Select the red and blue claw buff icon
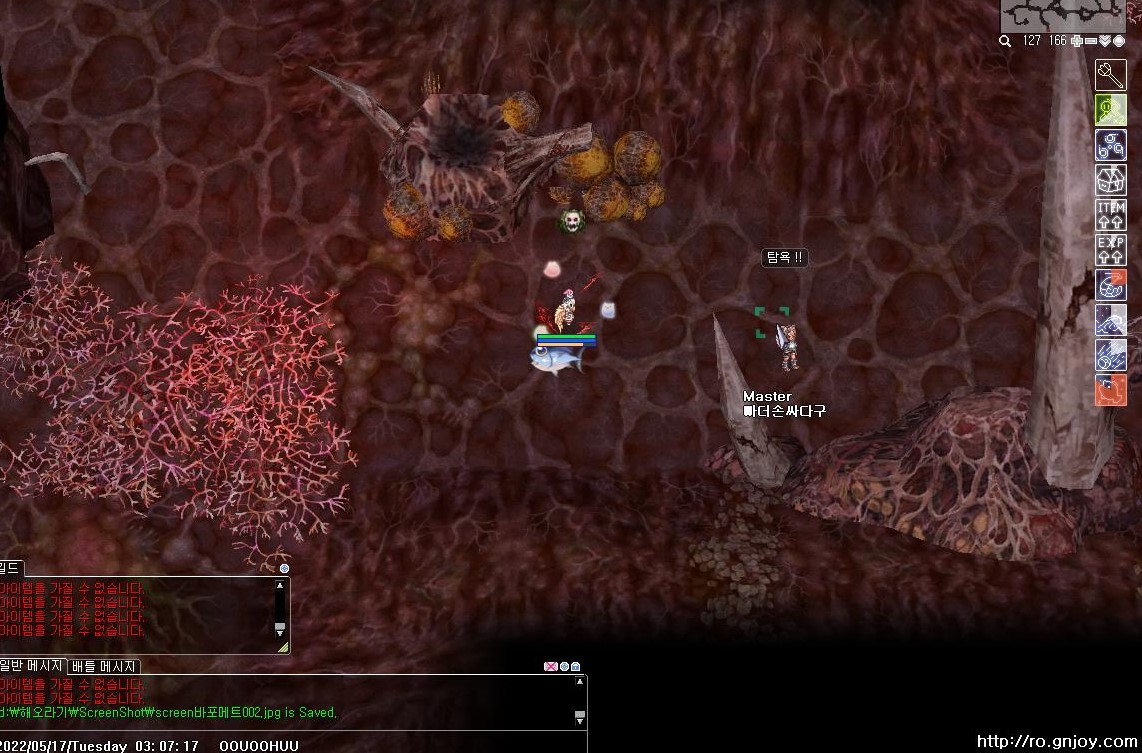This screenshot has width=1142, height=753. [x=1111, y=285]
